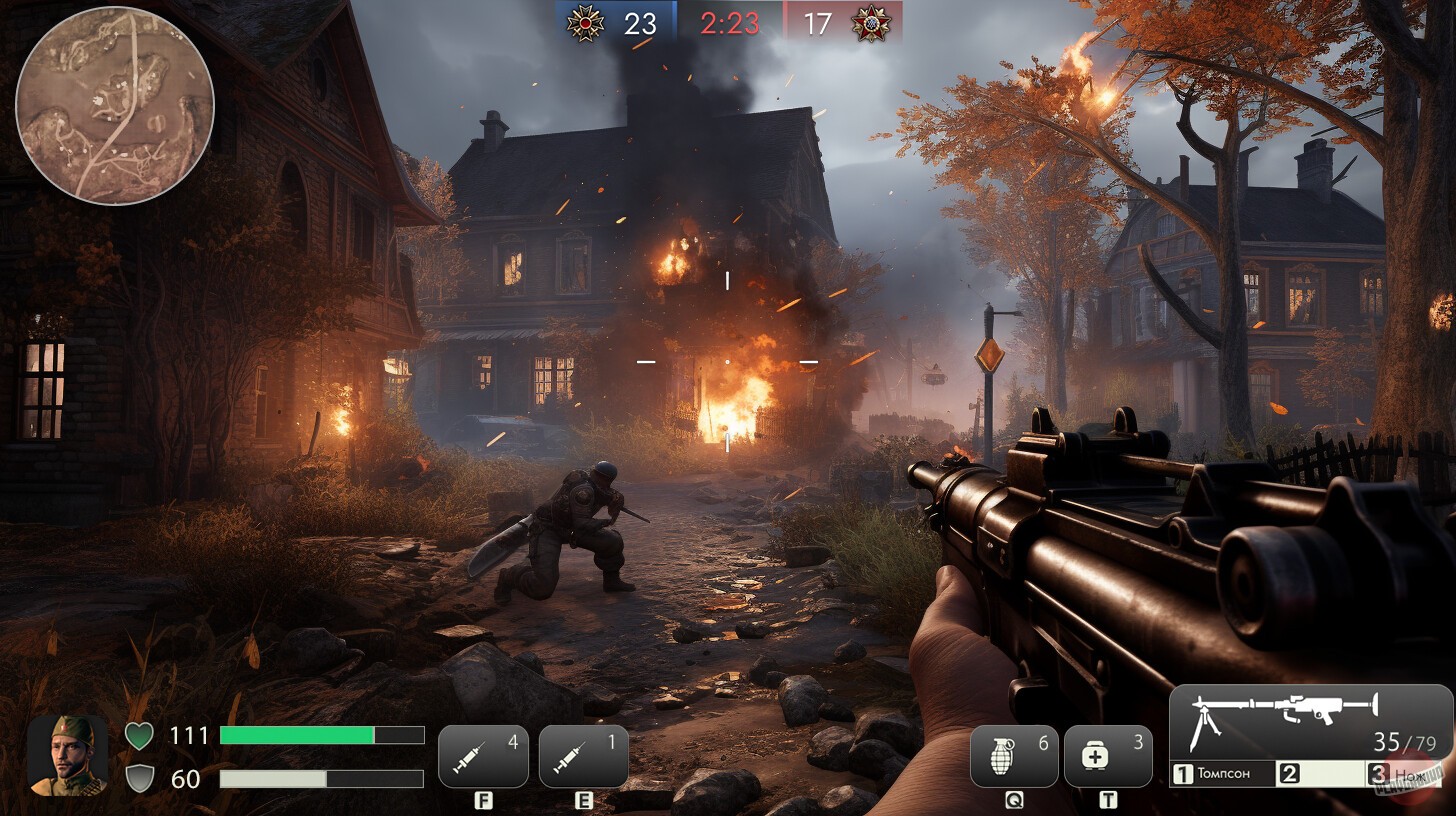
Task: Click the syringe item bound to E
Action: (583, 756)
